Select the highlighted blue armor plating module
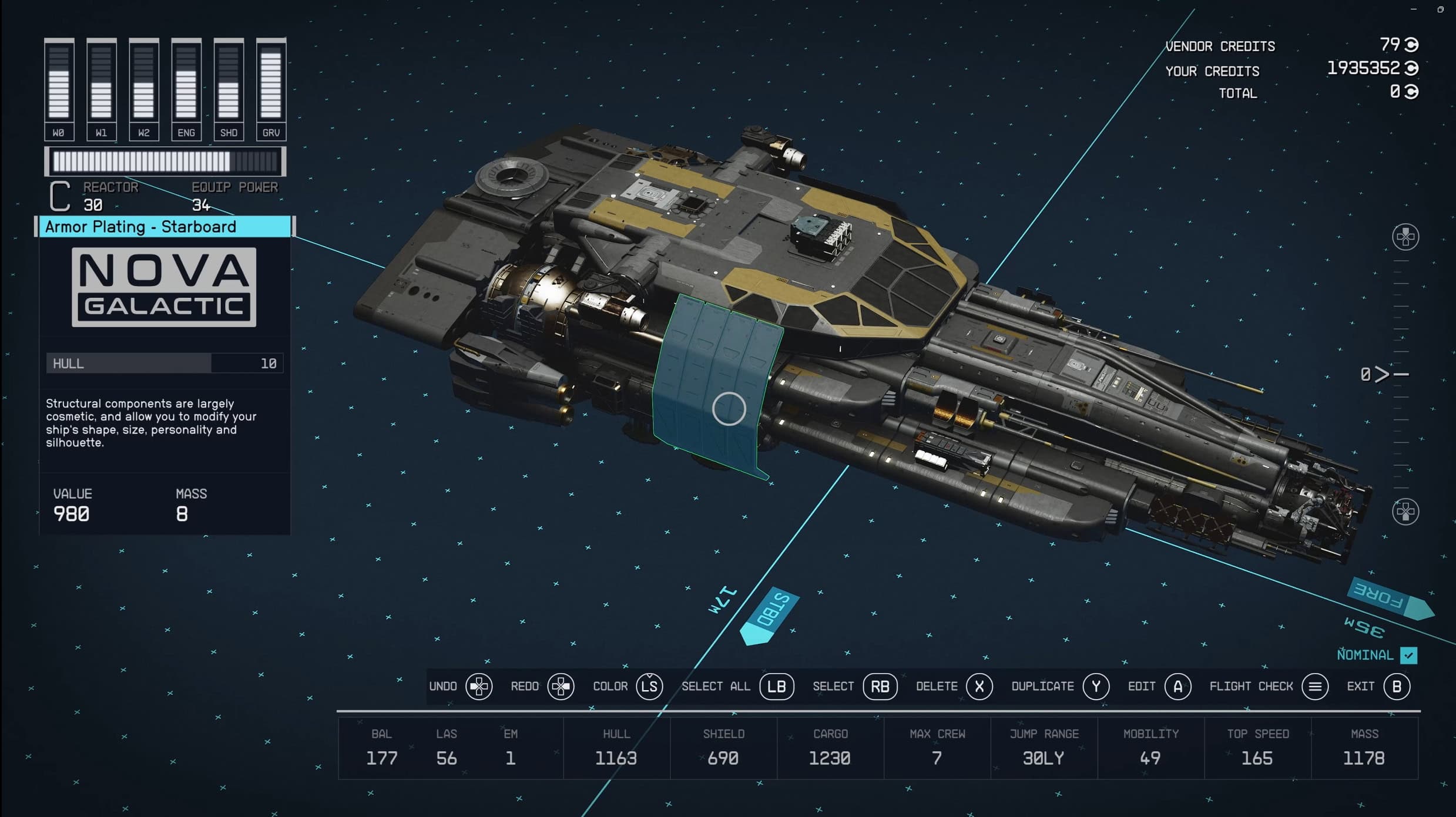The width and height of the screenshot is (1456, 817). [x=729, y=408]
